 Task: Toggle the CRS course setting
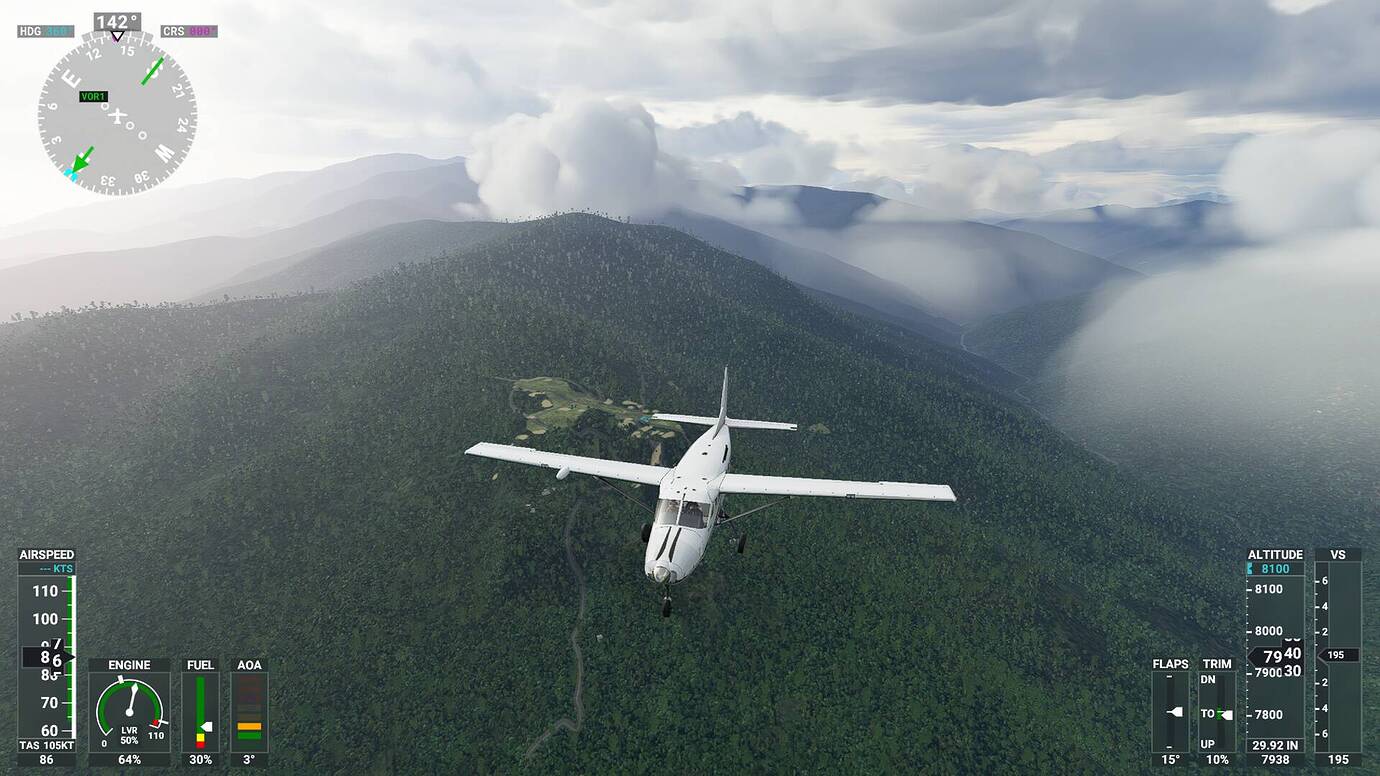[x=189, y=30]
